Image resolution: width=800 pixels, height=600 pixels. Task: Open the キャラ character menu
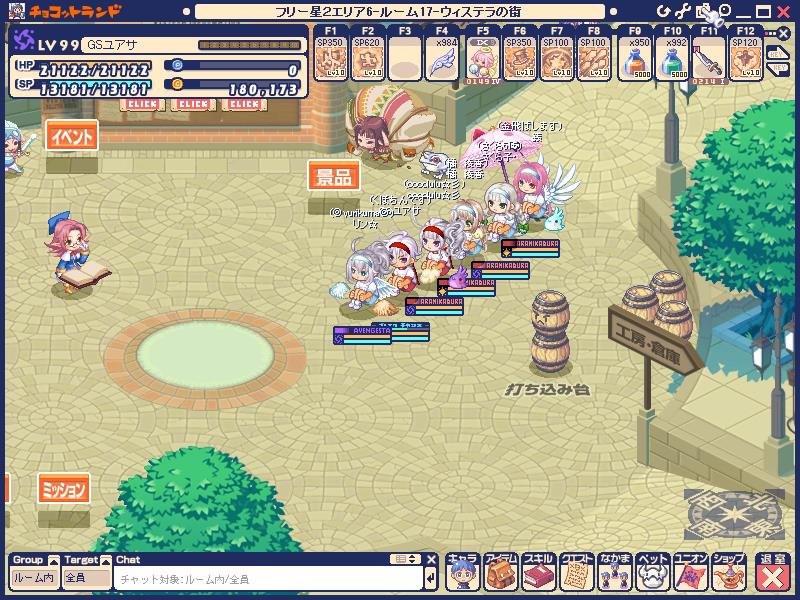(461, 572)
